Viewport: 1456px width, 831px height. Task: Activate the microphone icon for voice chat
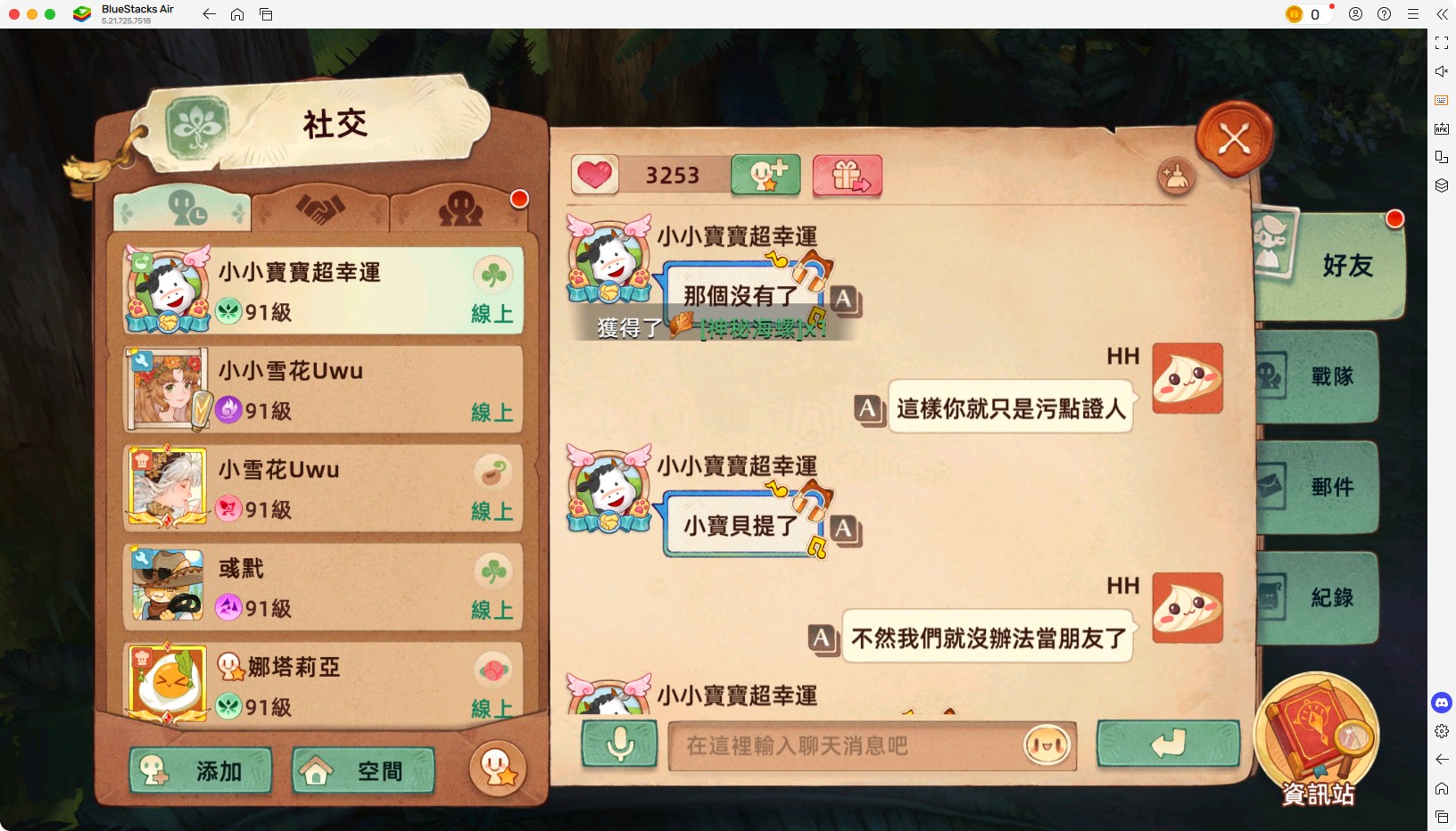tap(620, 745)
